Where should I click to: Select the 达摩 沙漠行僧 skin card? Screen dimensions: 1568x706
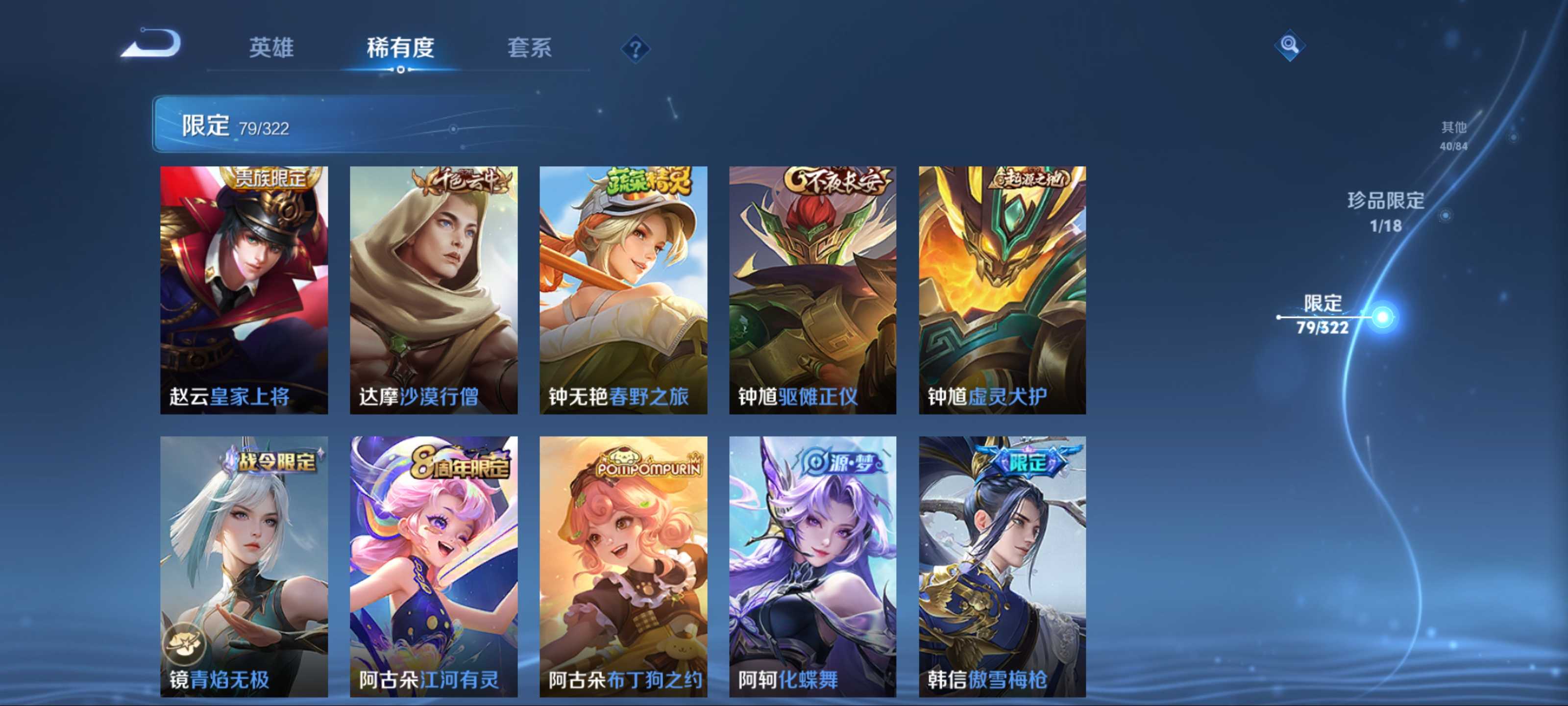433,290
